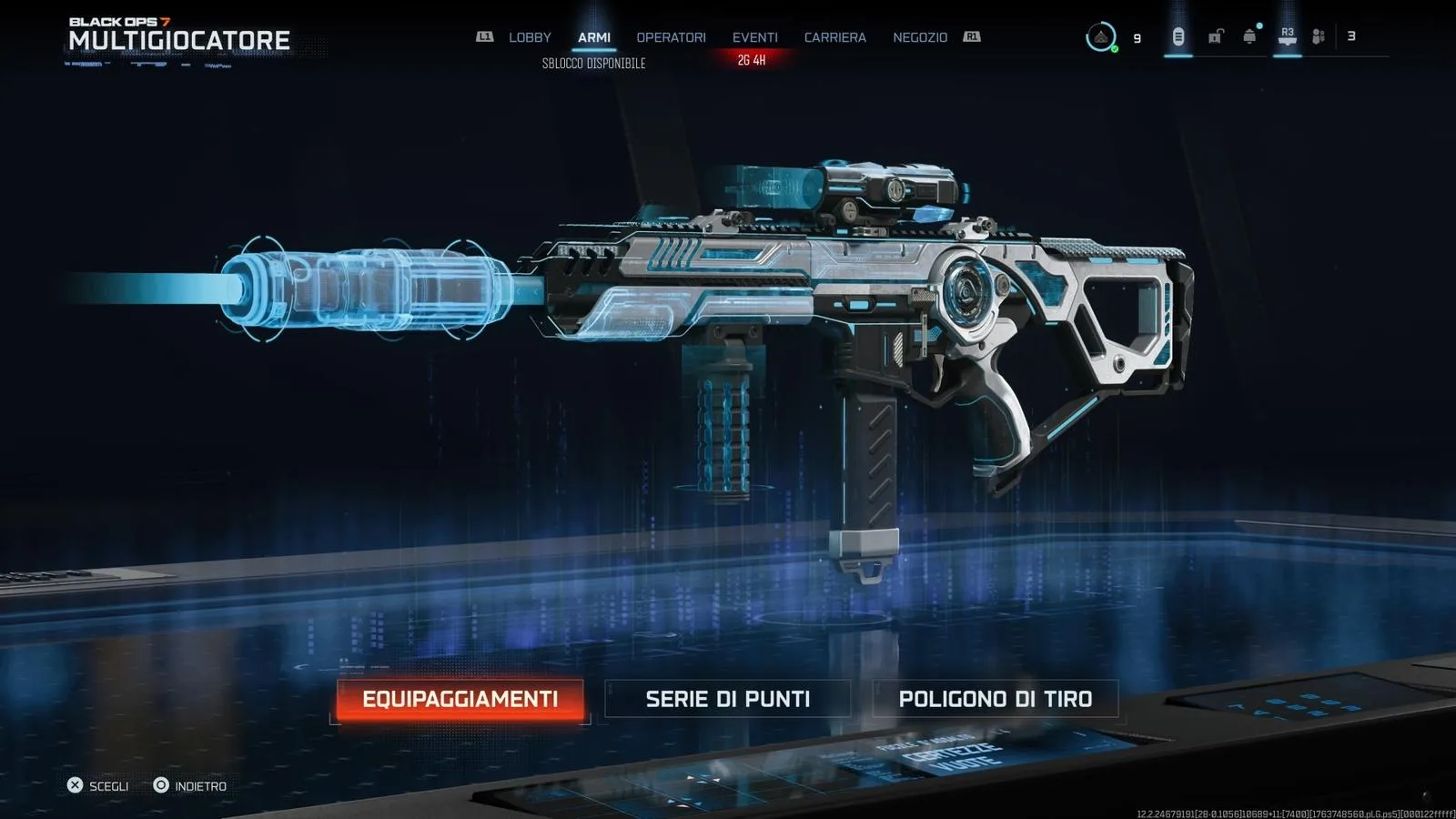Open the menu list icon
This screenshot has height=819, width=1456.
point(1178,37)
